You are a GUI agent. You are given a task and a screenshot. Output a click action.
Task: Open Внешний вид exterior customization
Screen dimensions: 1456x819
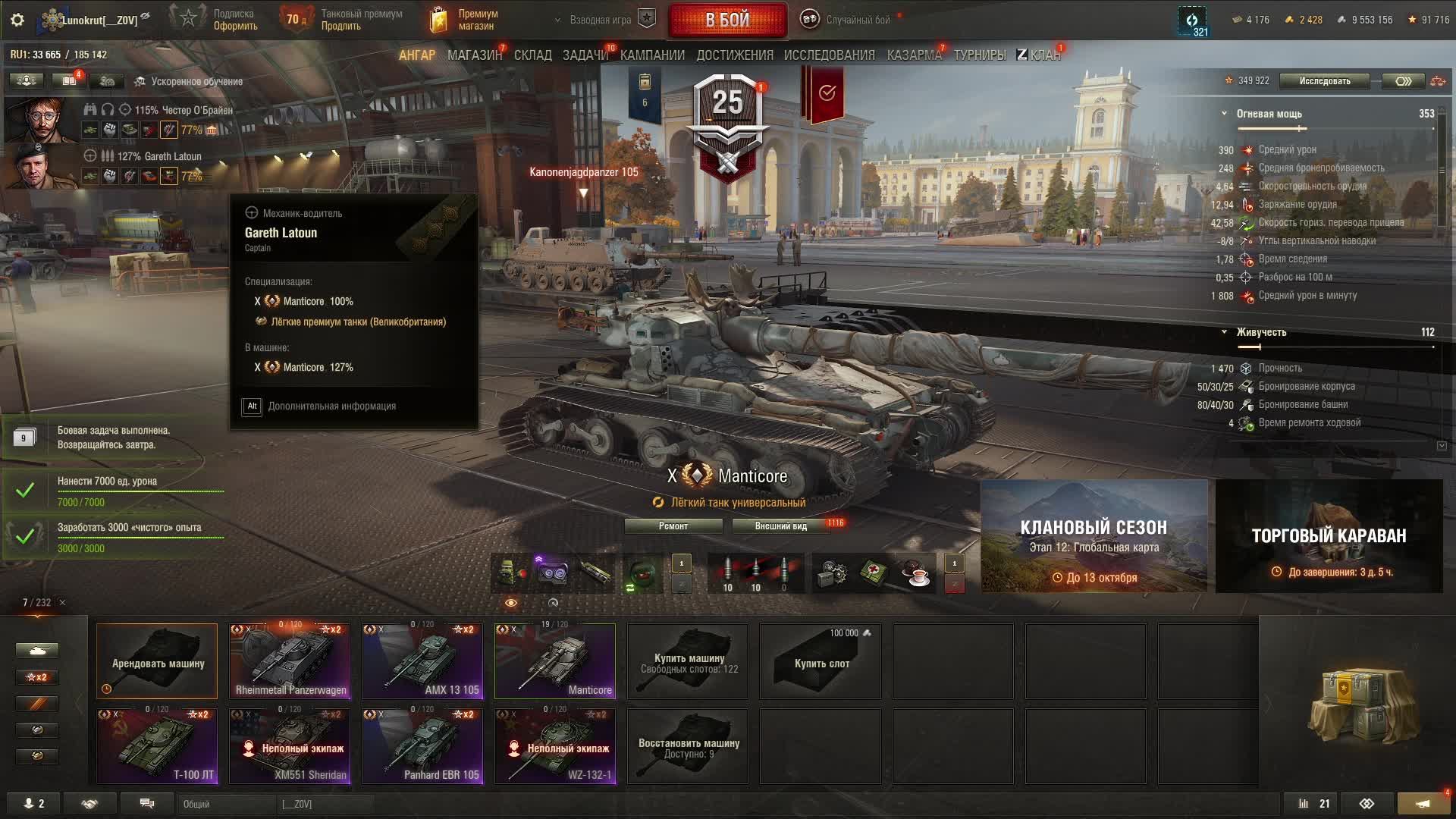(780, 526)
